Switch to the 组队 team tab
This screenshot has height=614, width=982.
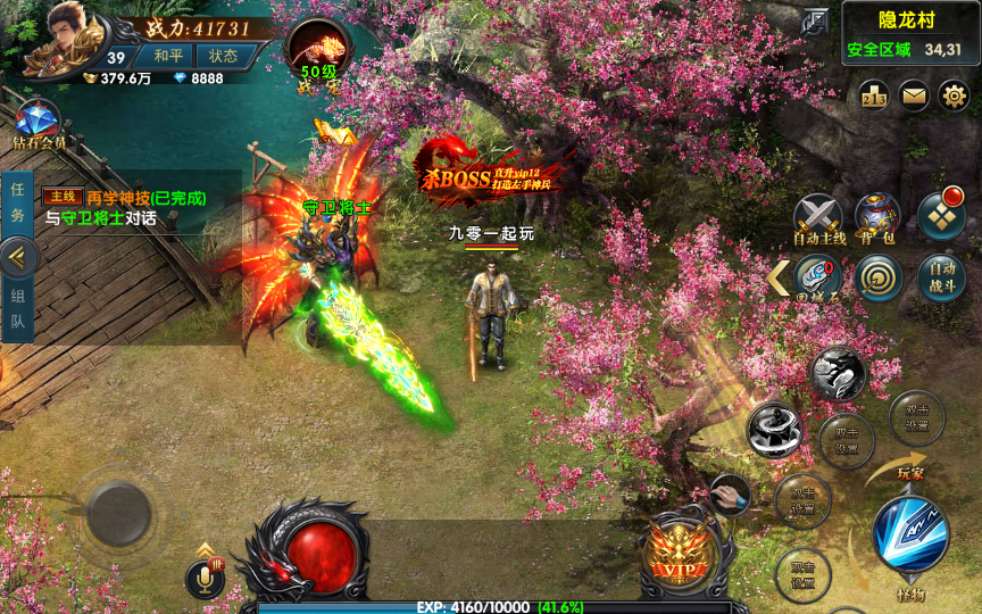pos(17,308)
